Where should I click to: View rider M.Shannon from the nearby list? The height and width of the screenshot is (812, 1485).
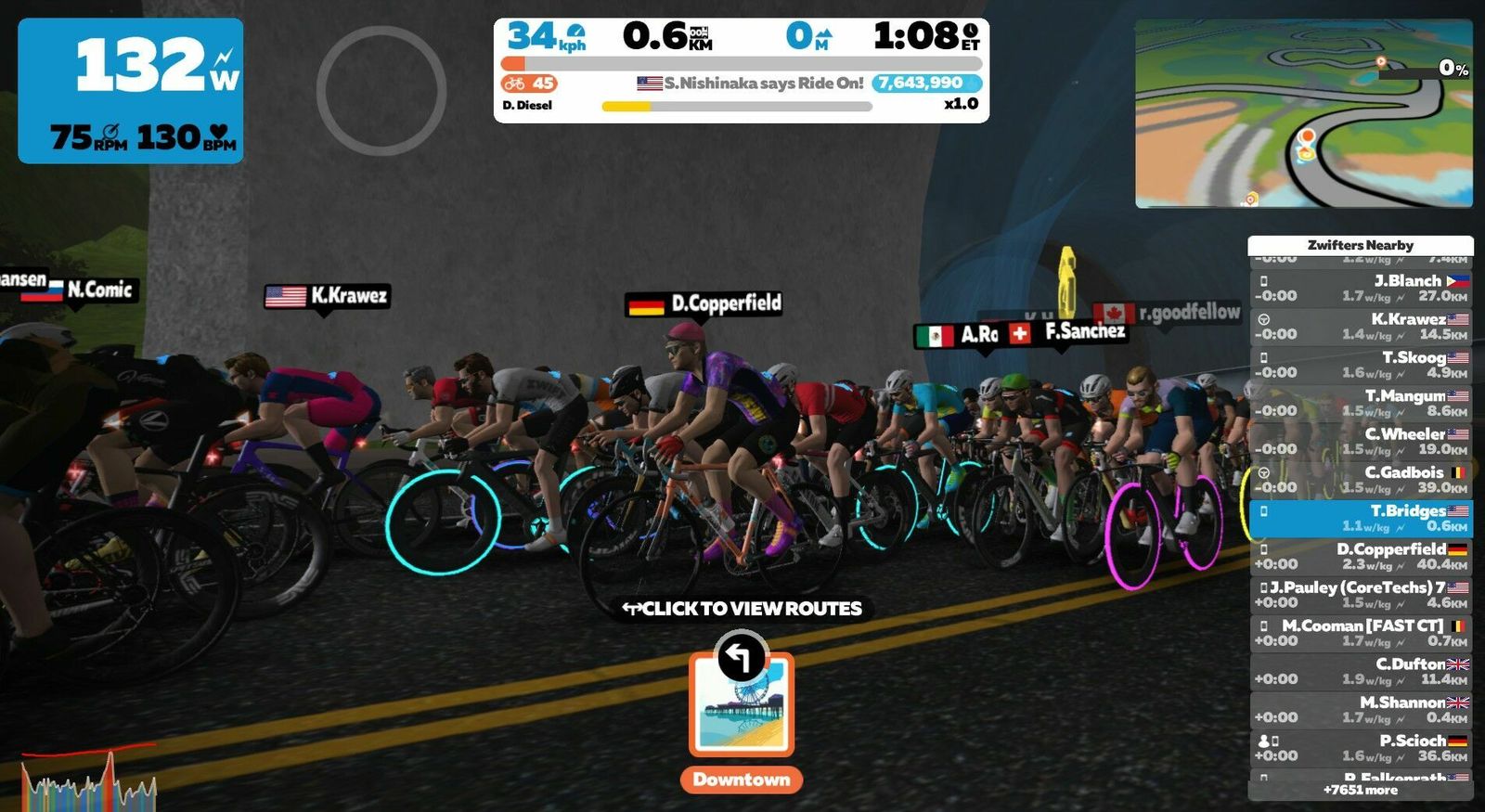point(1361,709)
